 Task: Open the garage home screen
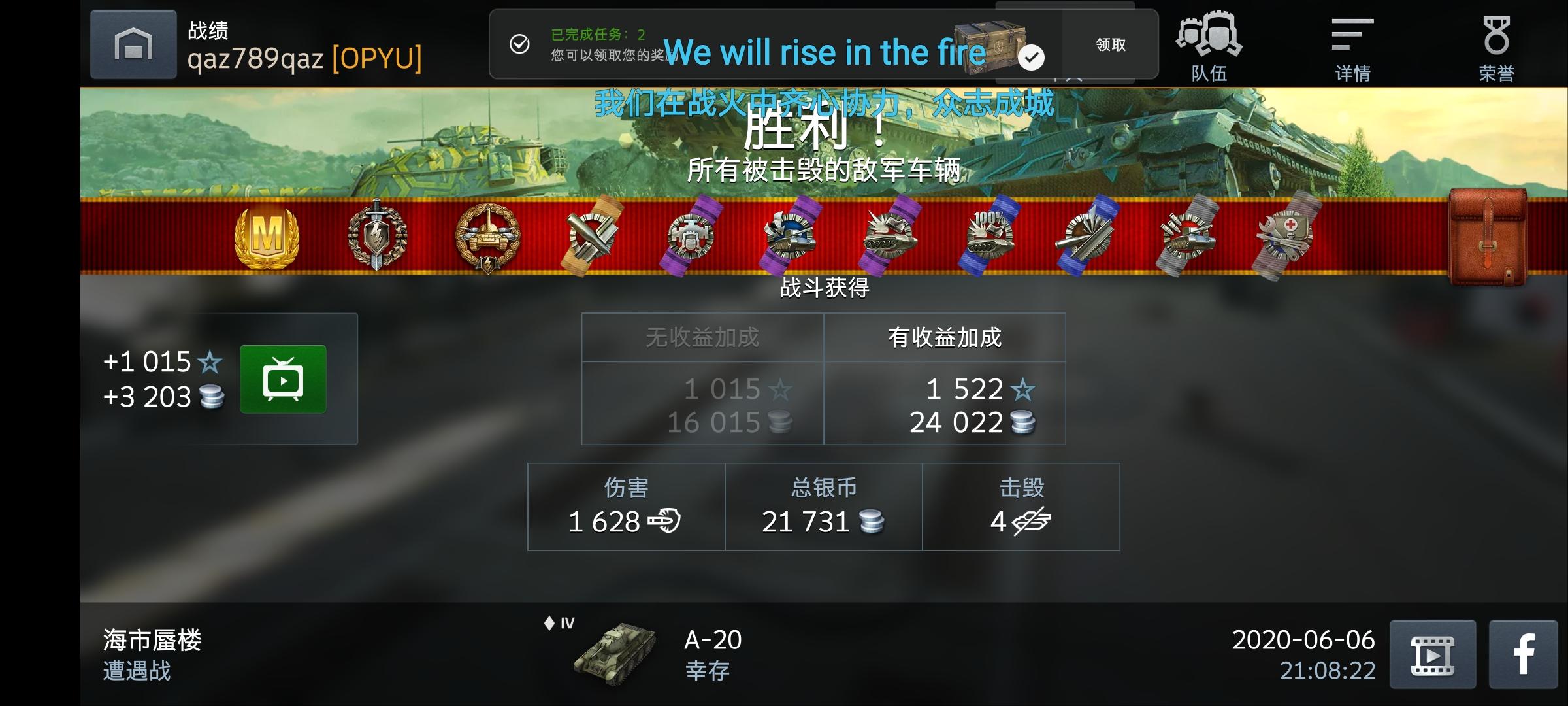tap(133, 44)
